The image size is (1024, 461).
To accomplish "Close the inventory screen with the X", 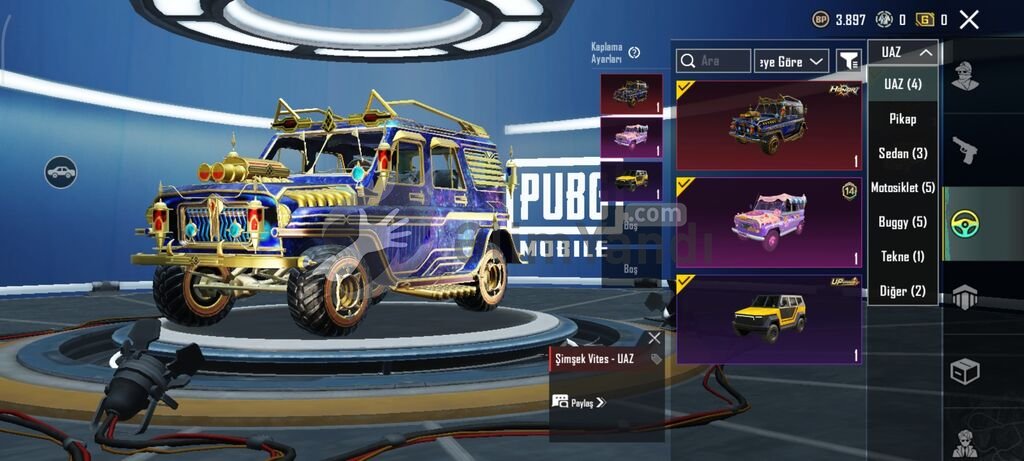I will (968, 19).
